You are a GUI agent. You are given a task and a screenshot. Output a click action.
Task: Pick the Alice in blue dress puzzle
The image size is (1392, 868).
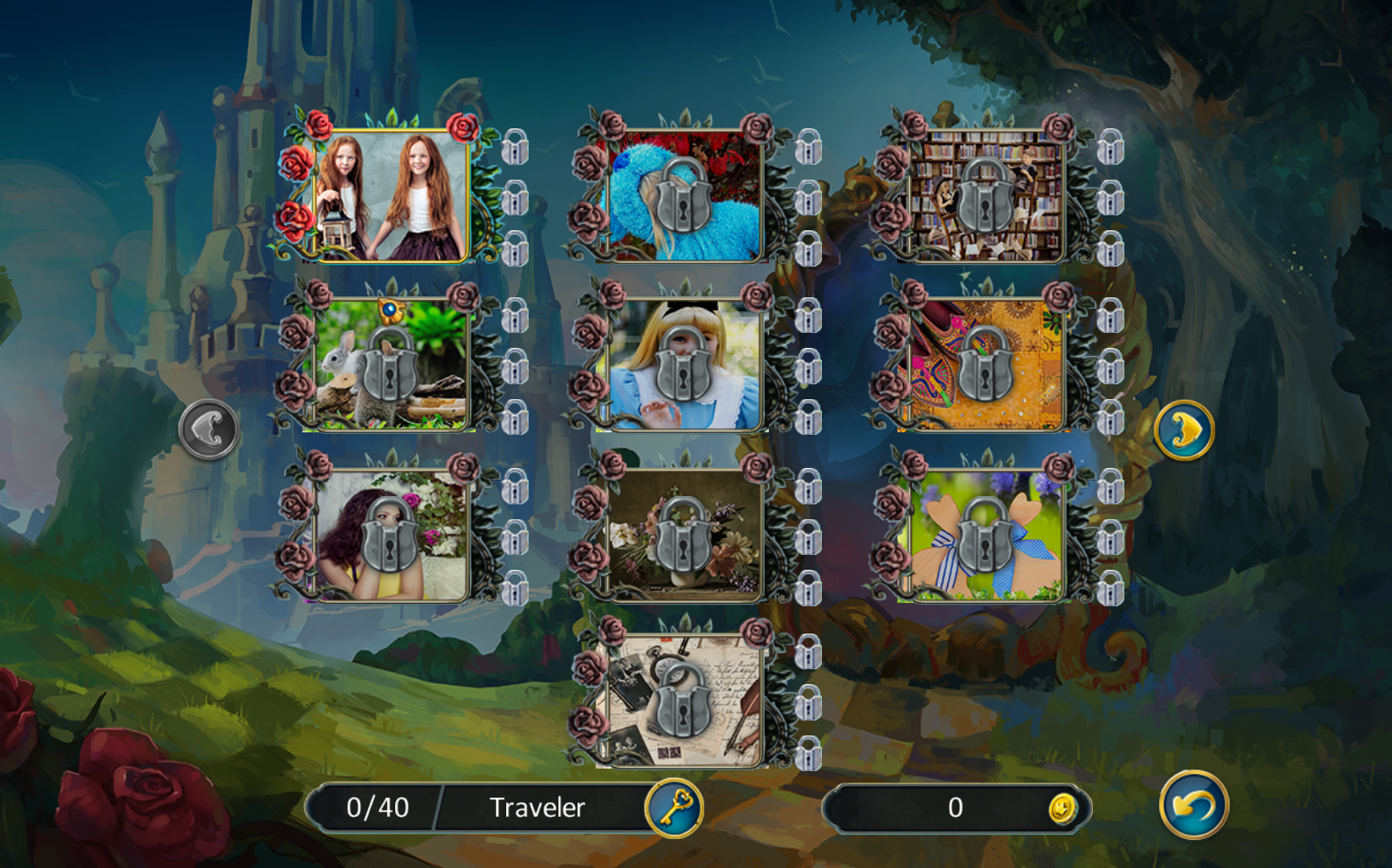(684, 365)
